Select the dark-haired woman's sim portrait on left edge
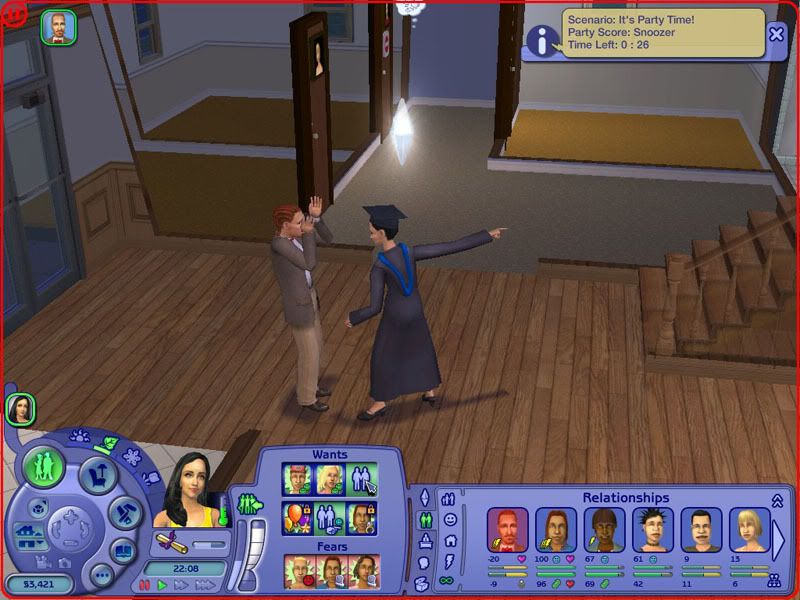 pos(20,409)
